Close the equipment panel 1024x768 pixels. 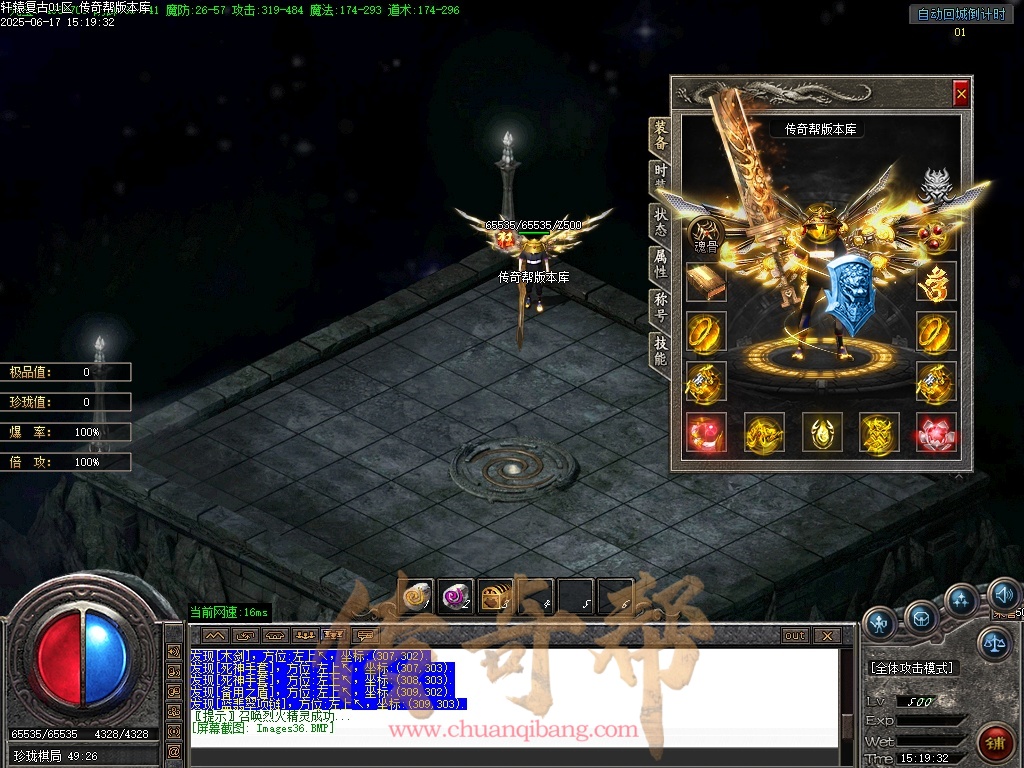pos(961,93)
